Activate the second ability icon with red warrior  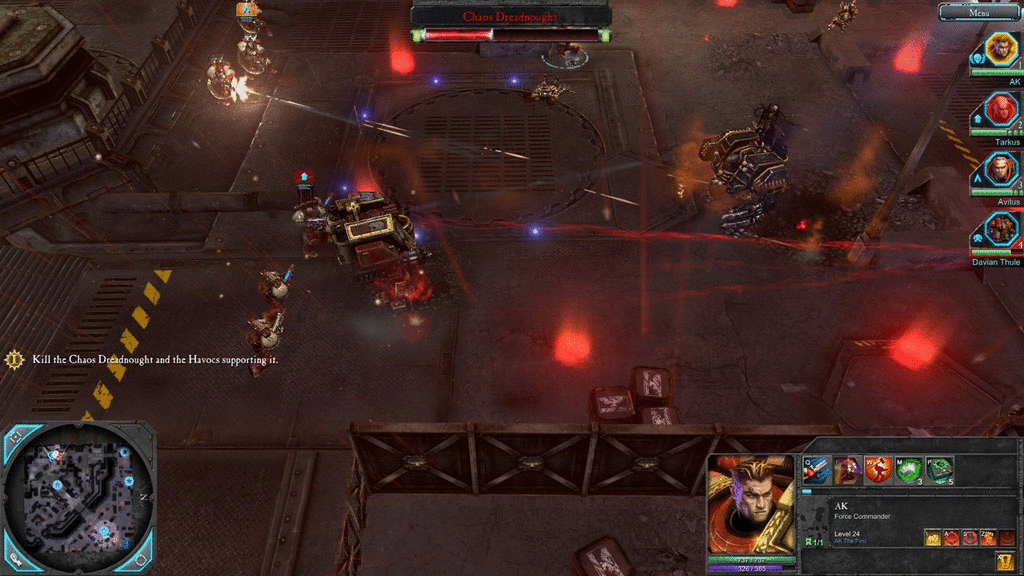[x=848, y=469]
